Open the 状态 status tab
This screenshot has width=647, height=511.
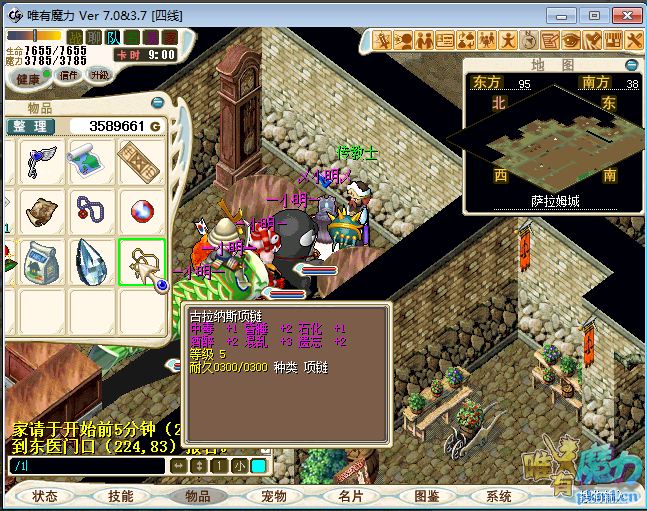pos(45,496)
